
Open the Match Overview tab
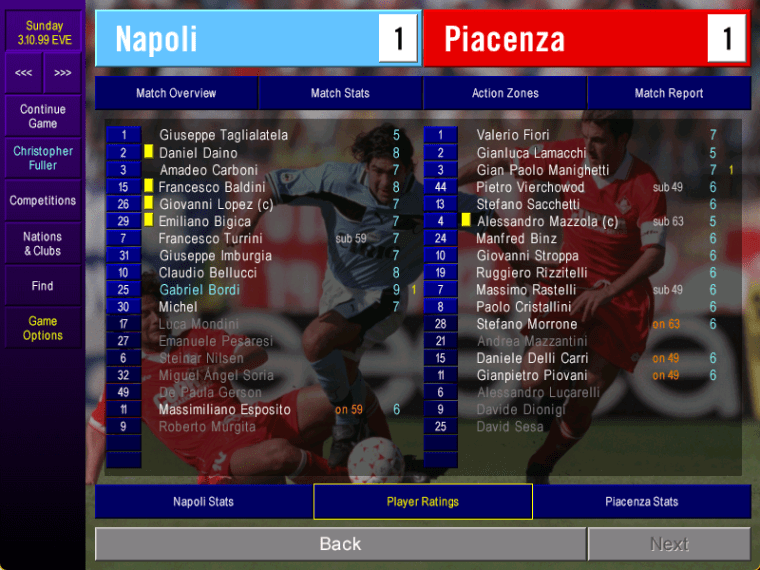point(176,93)
